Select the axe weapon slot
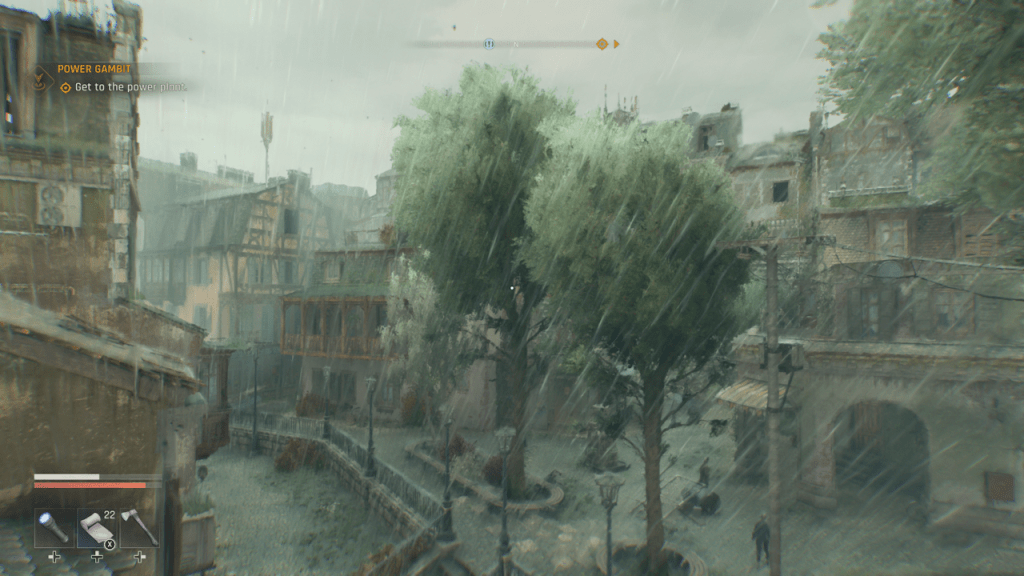The height and width of the screenshot is (576, 1024). pos(139,527)
